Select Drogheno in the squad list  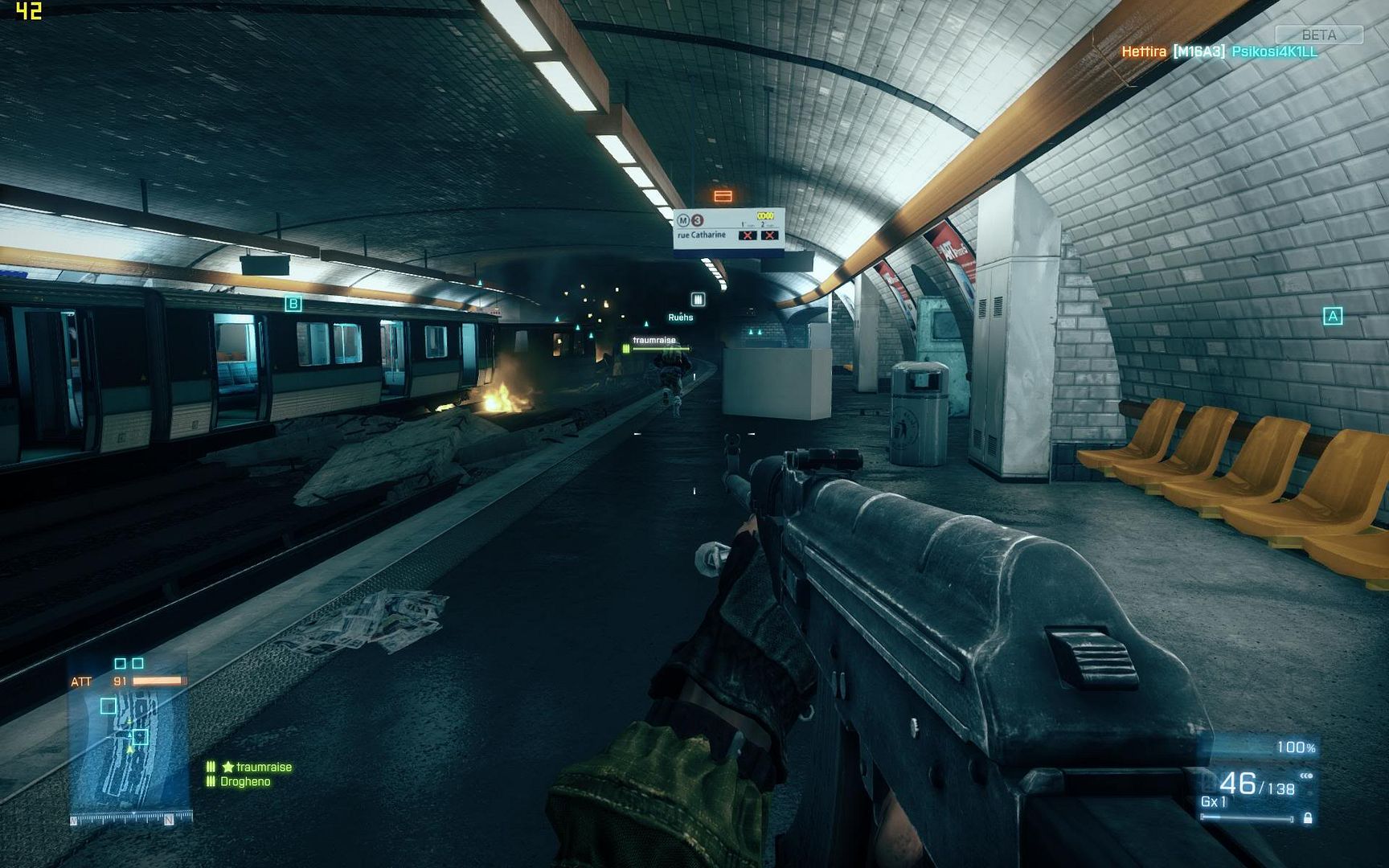(244, 781)
